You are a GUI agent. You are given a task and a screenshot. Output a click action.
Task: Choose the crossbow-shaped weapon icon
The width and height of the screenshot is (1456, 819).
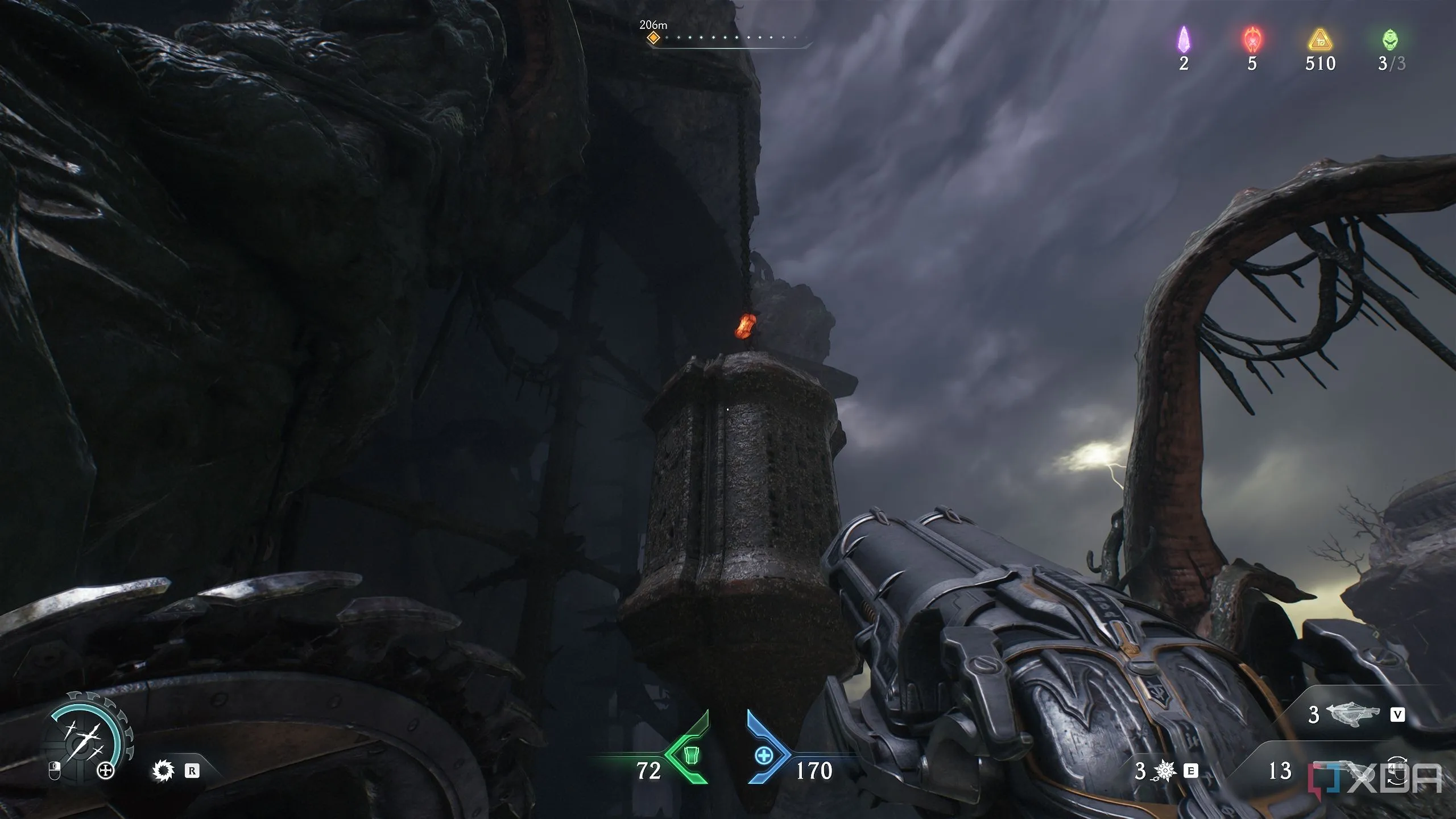pyautogui.click(x=1352, y=714)
